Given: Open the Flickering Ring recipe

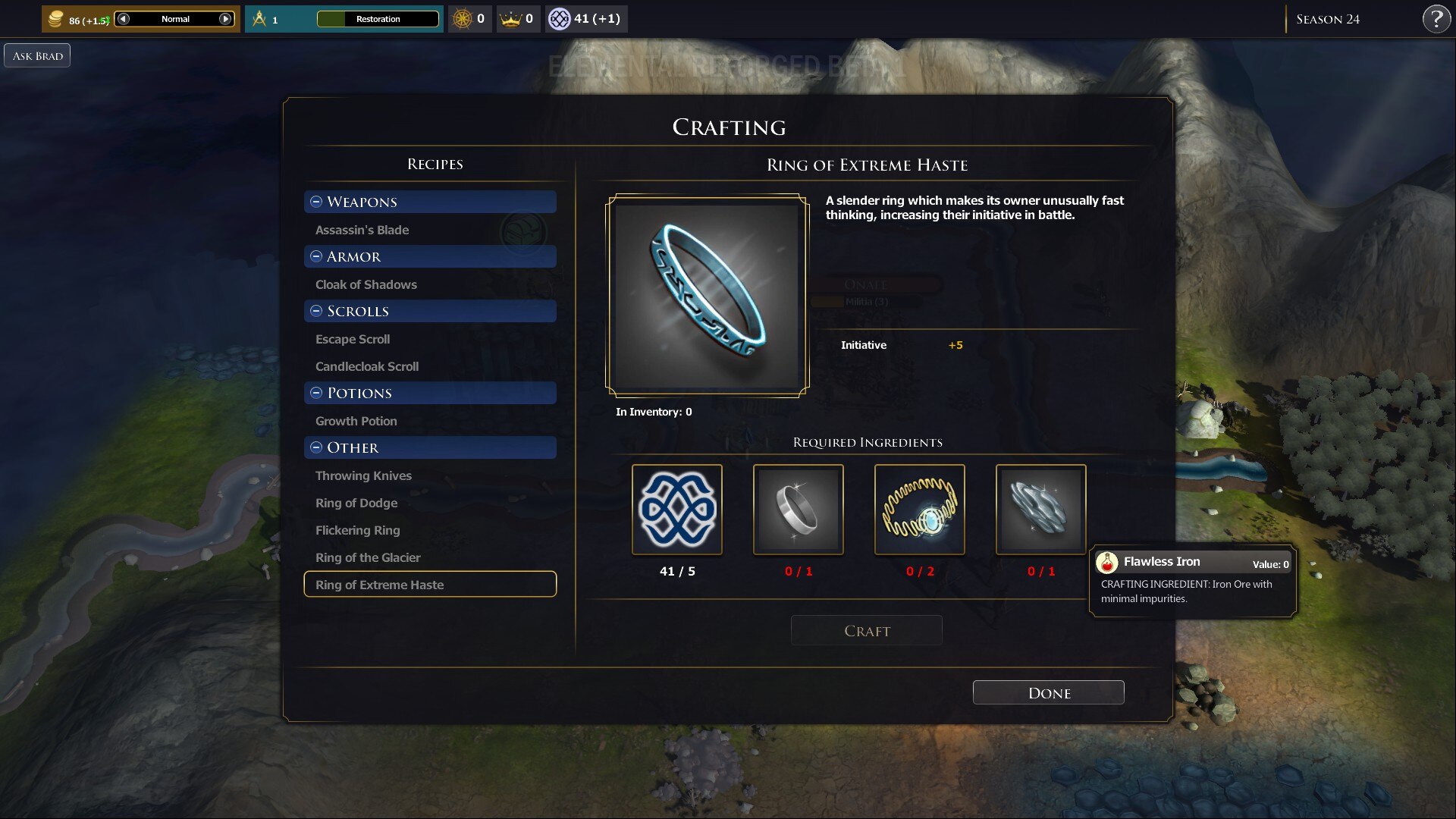Looking at the screenshot, I should pos(357,530).
